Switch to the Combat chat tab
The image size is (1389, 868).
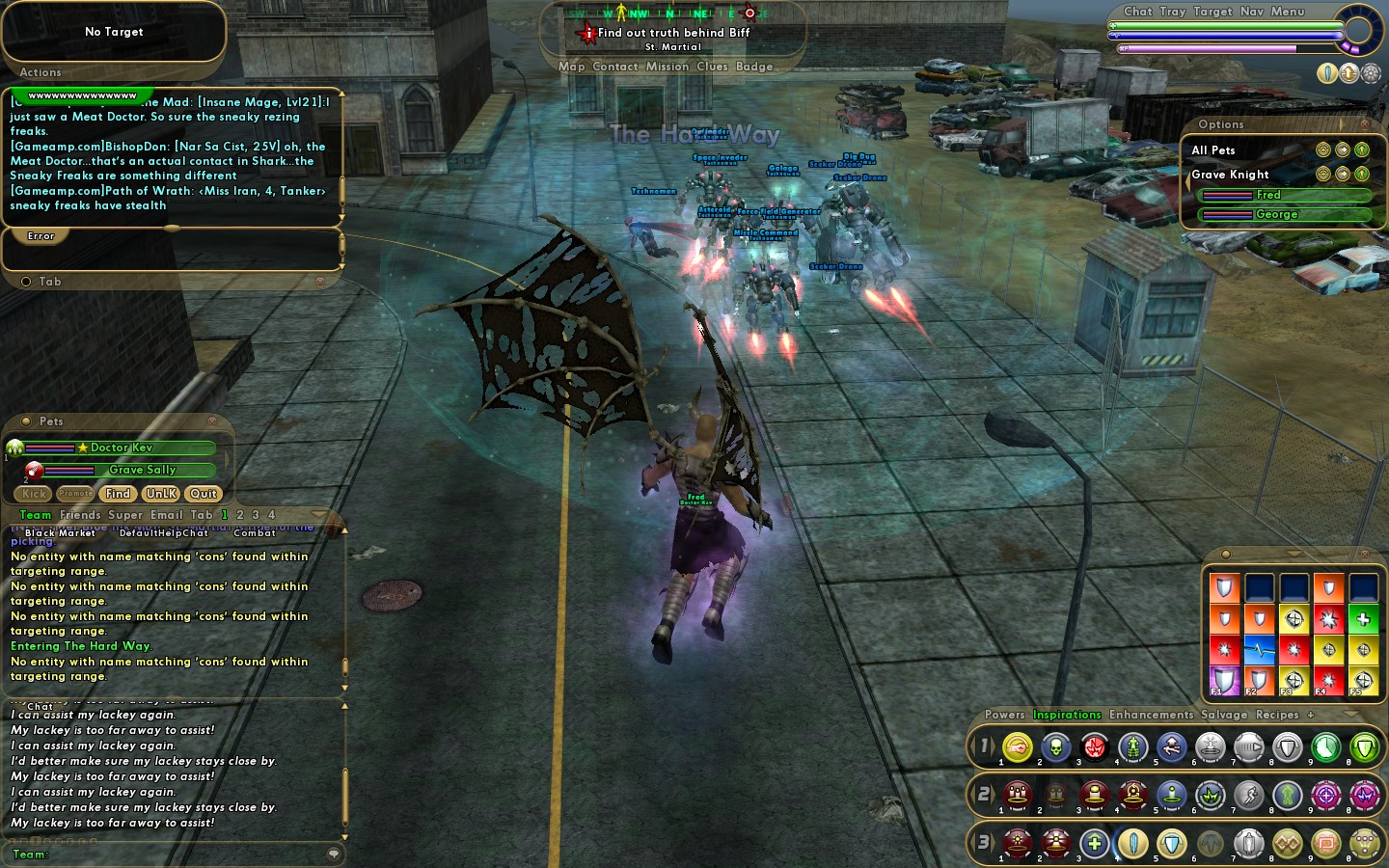pos(255,532)
